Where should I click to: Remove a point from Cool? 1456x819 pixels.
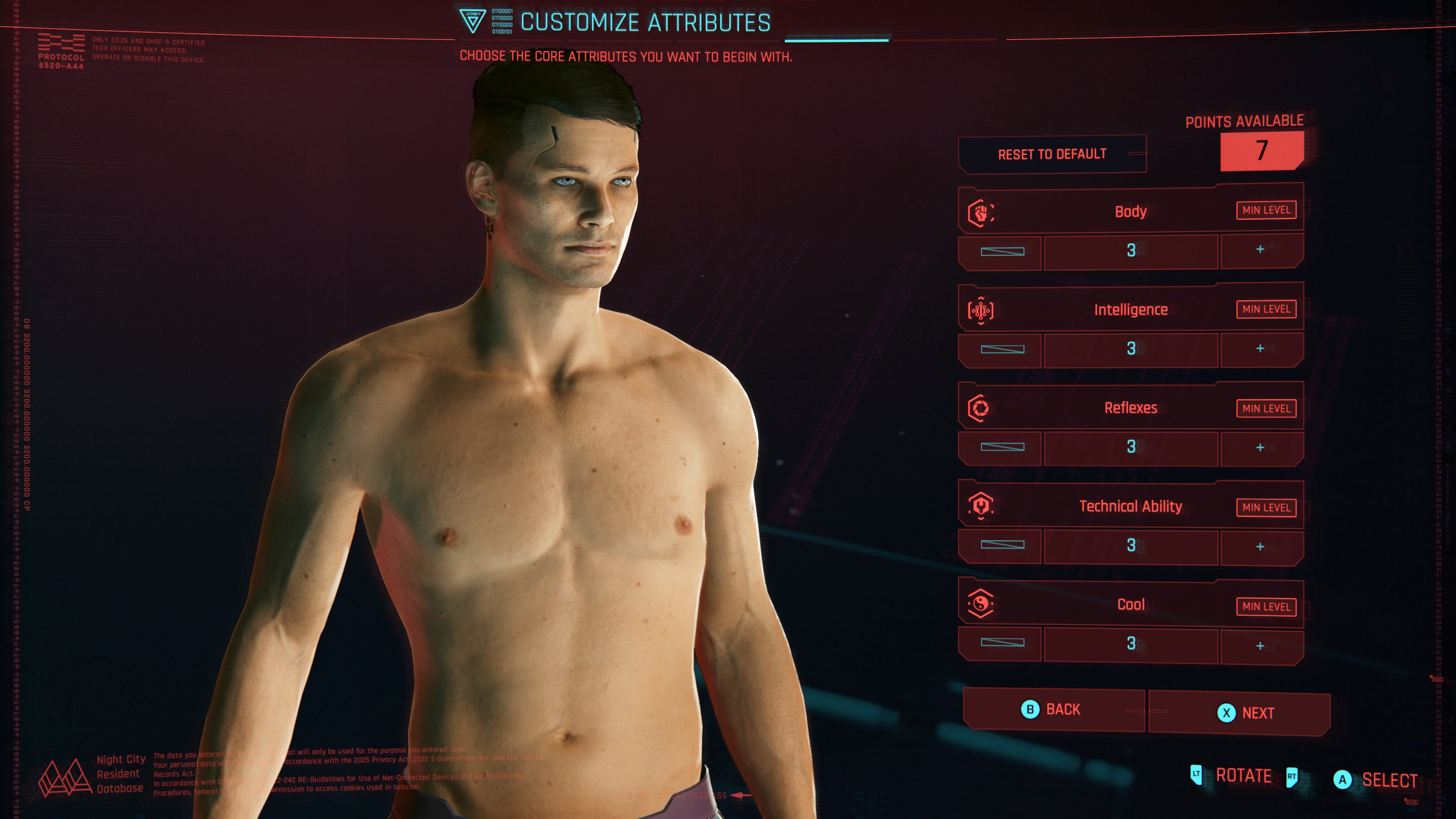click(1001, 643)
